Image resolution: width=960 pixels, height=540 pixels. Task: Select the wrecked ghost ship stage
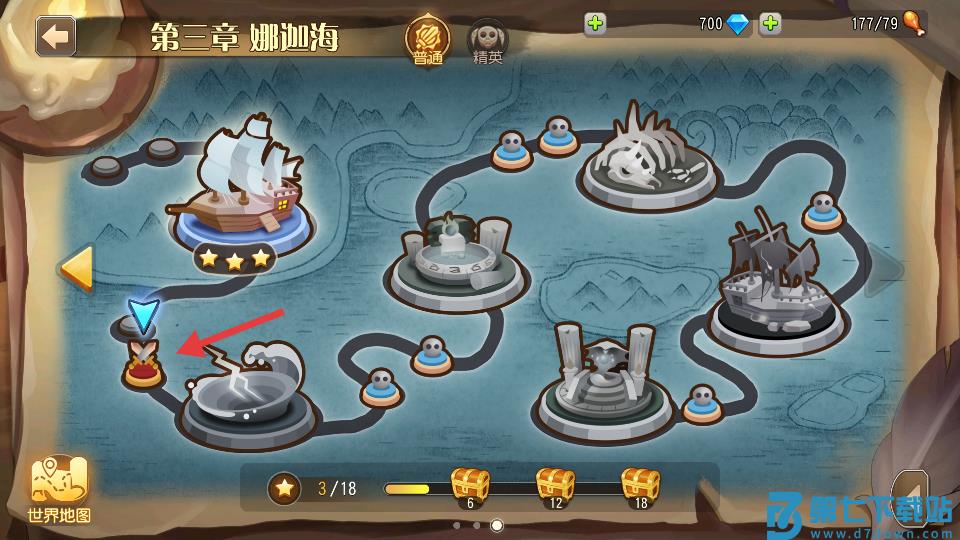[x=777, y=285]
